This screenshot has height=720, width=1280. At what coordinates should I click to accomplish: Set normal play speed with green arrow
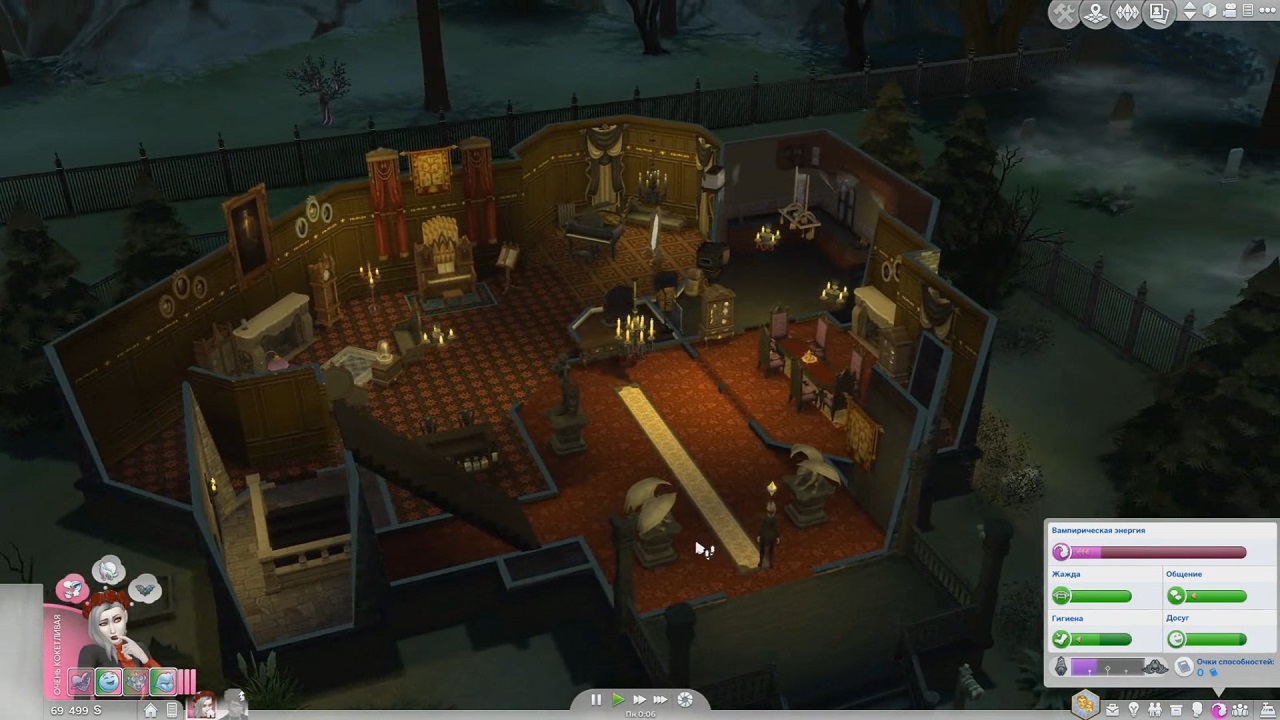(x=617, y=700)
